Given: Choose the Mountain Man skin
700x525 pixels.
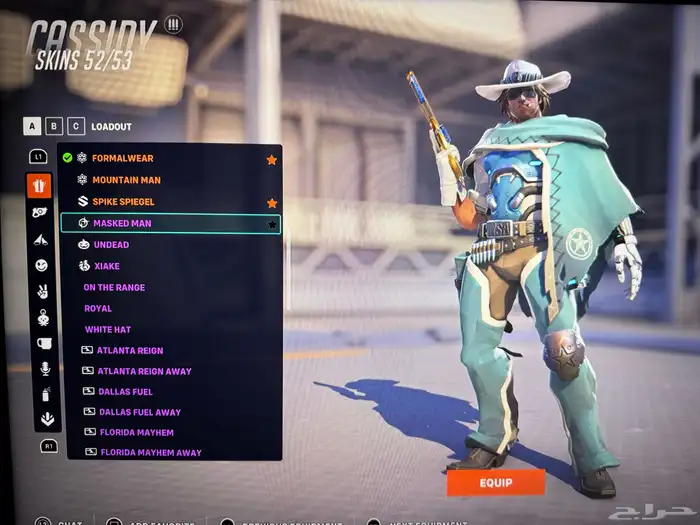Looking at the screenshot, I should 126,180.
